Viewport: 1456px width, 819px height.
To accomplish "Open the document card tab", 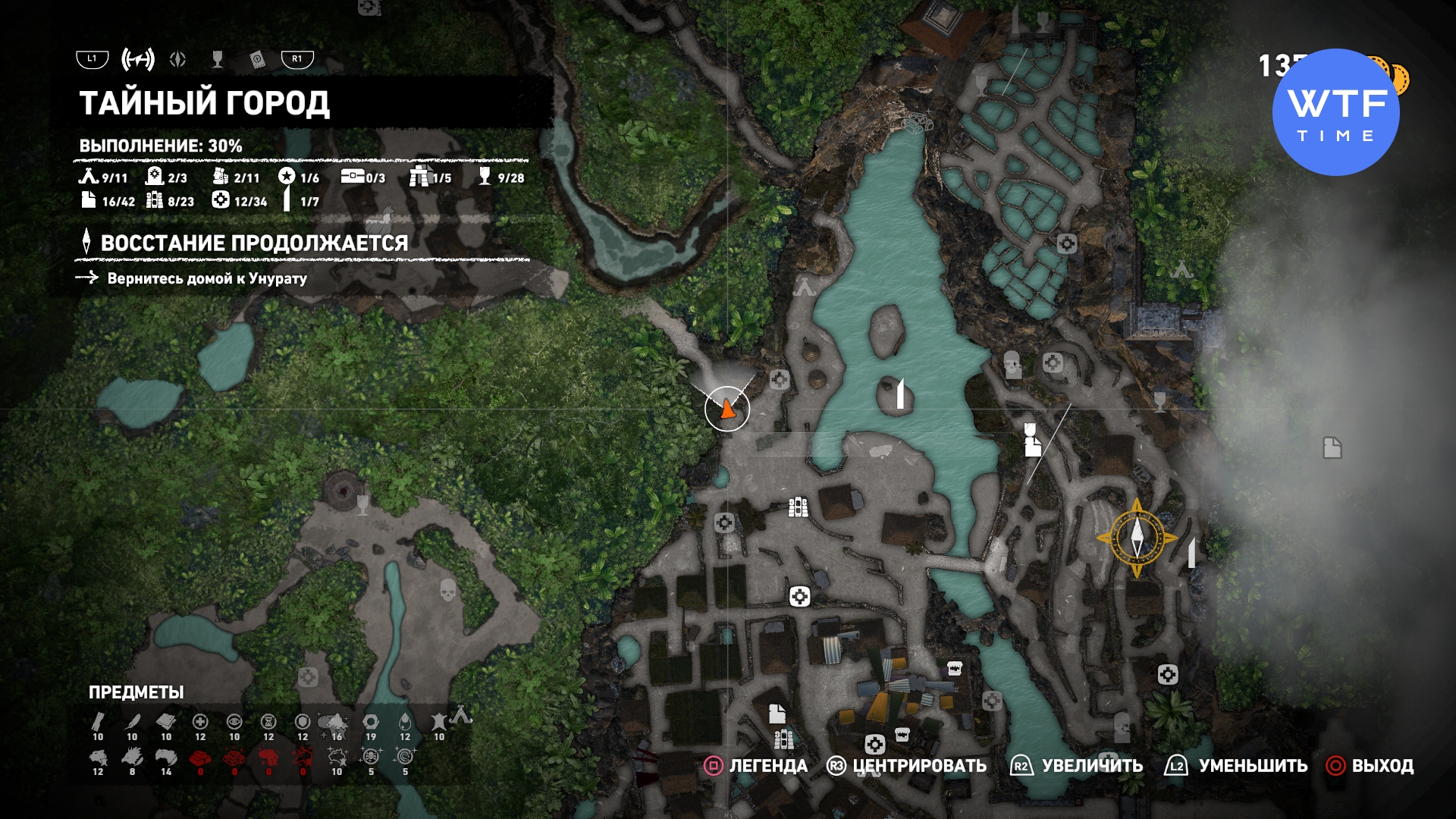I will (x=257, y=60).
